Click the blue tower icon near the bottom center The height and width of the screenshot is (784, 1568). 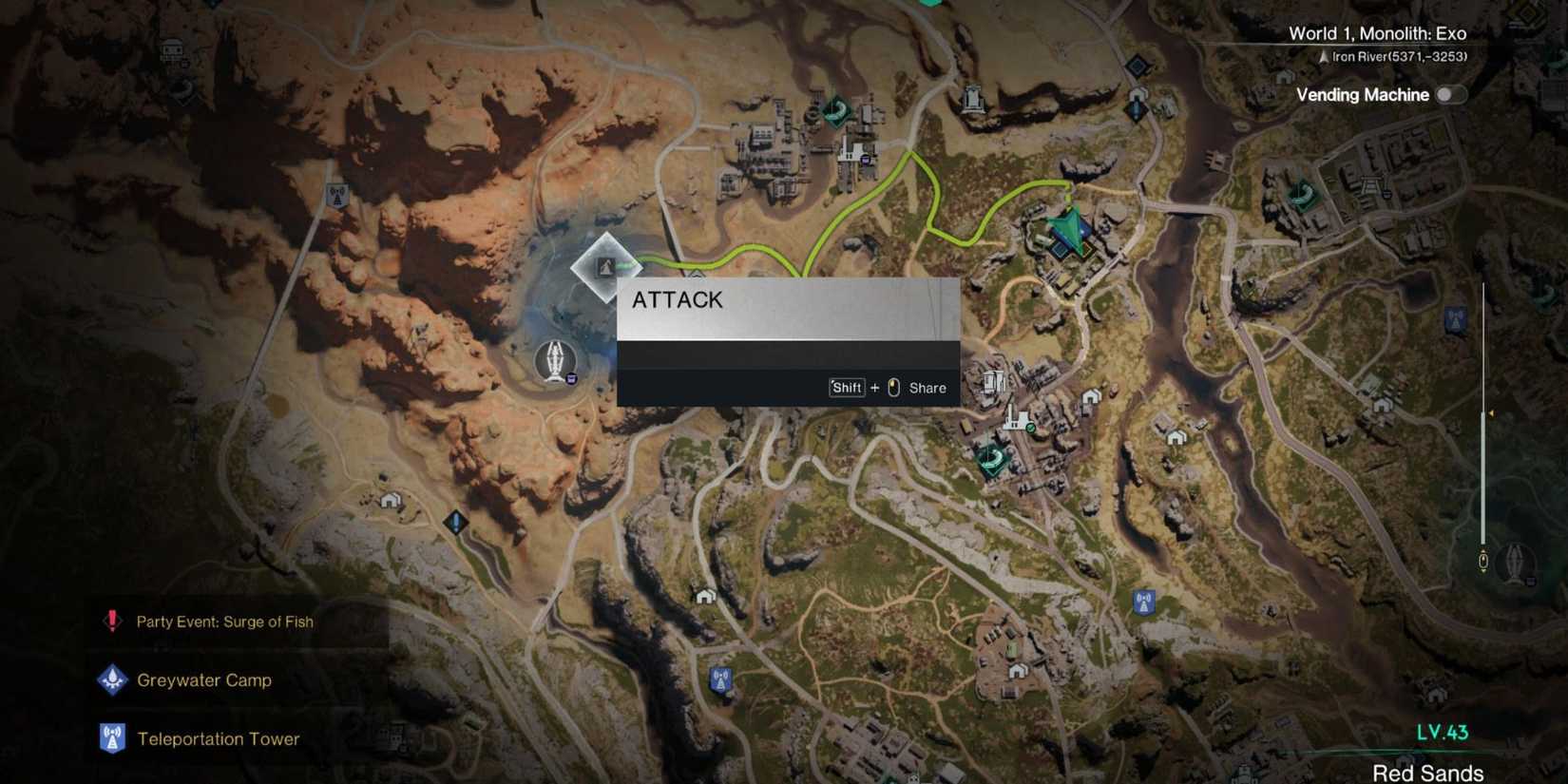[719, 679]
